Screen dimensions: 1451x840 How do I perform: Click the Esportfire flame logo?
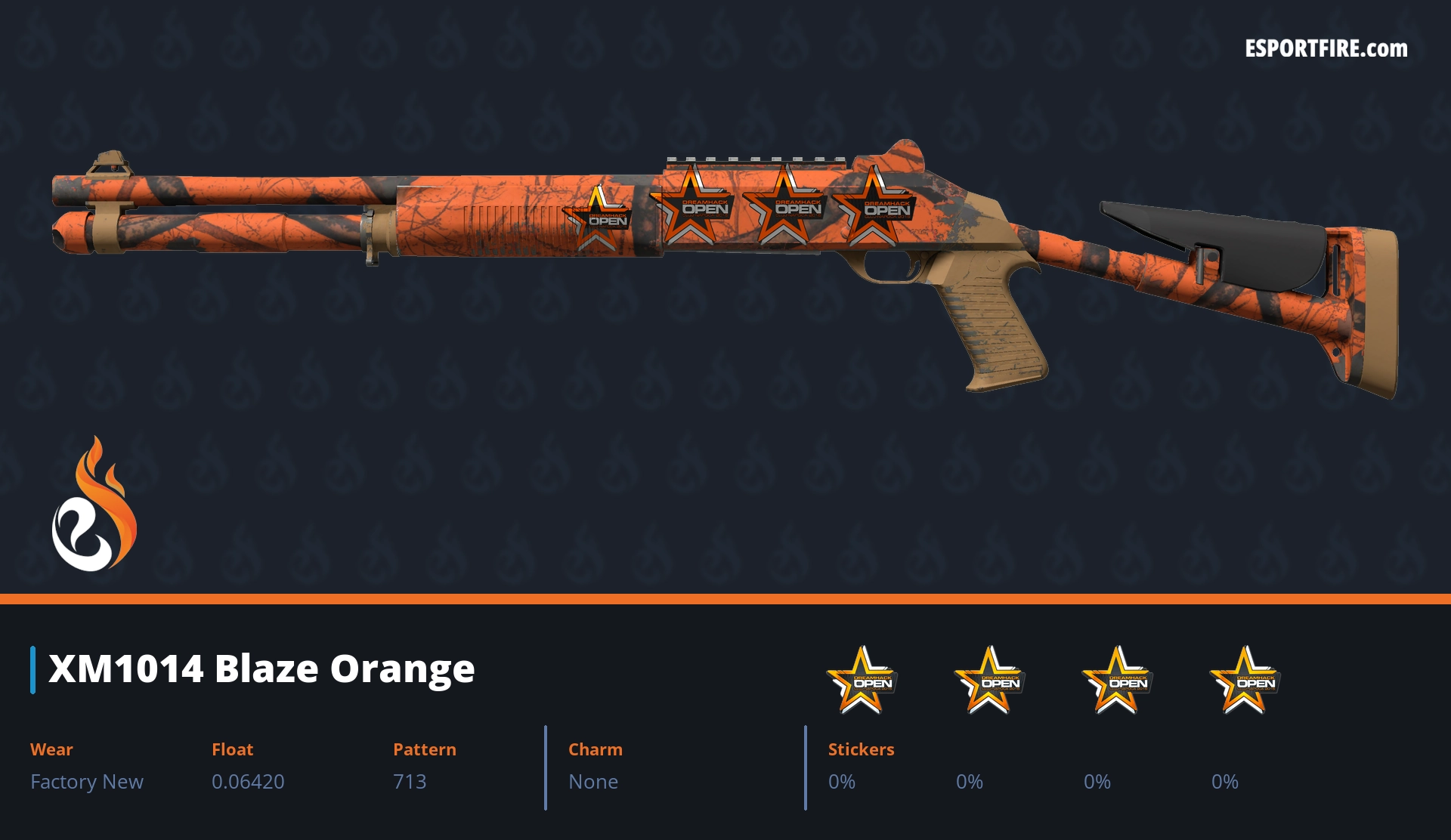(94, 505)
